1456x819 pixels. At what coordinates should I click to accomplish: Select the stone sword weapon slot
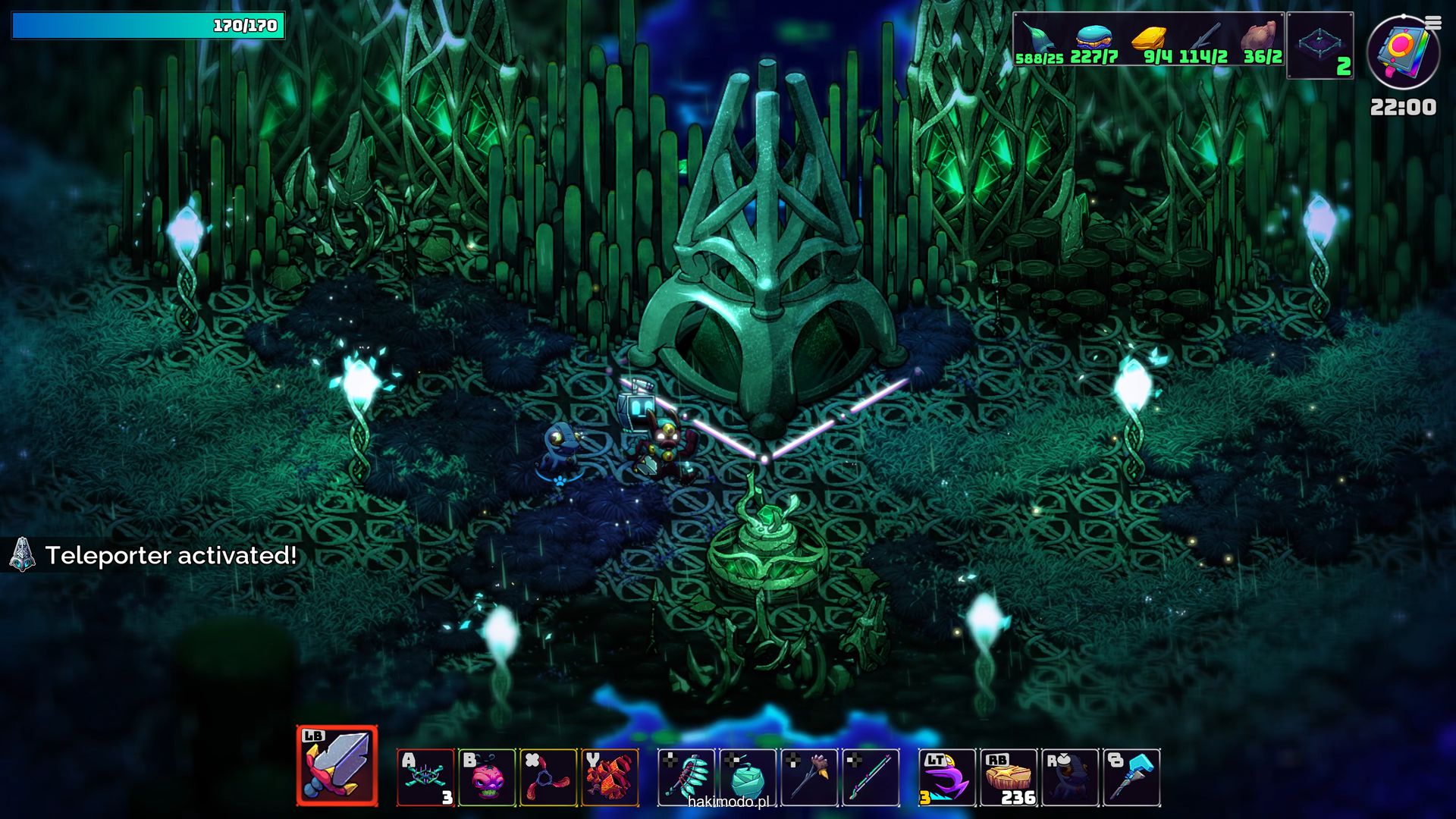point(337,766)
